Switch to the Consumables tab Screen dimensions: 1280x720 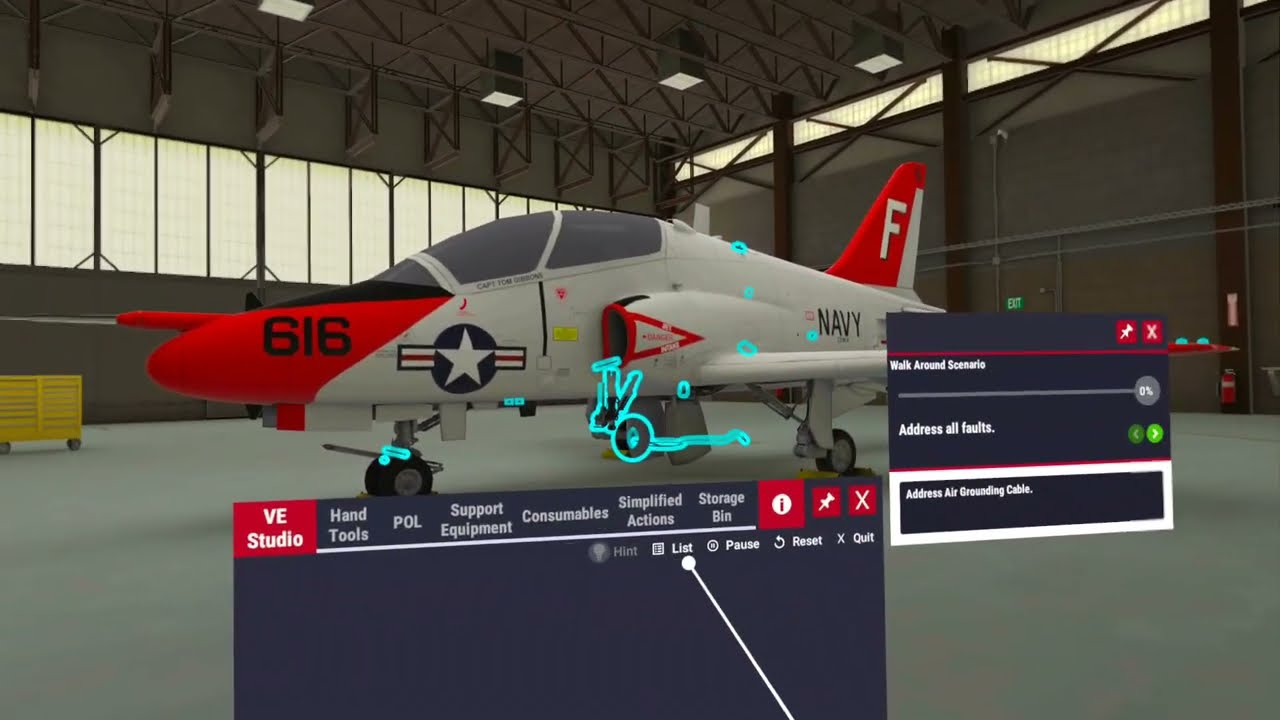click(564, 514)
